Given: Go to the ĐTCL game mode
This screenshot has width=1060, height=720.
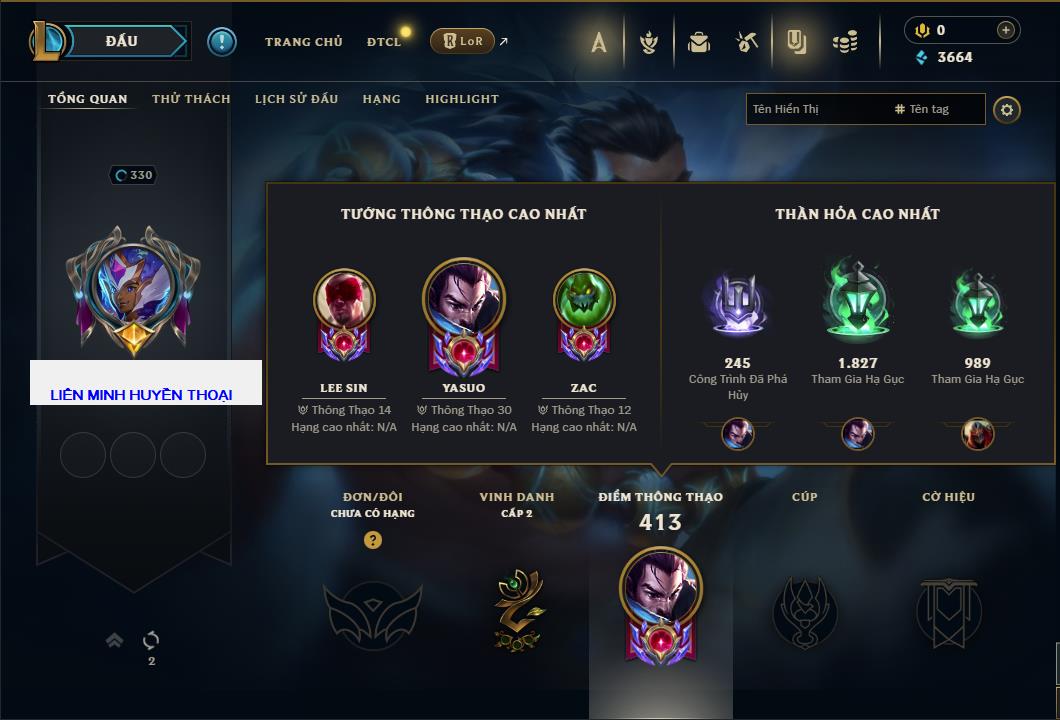Looking at the screenshot, I should [x=384, y=42].
